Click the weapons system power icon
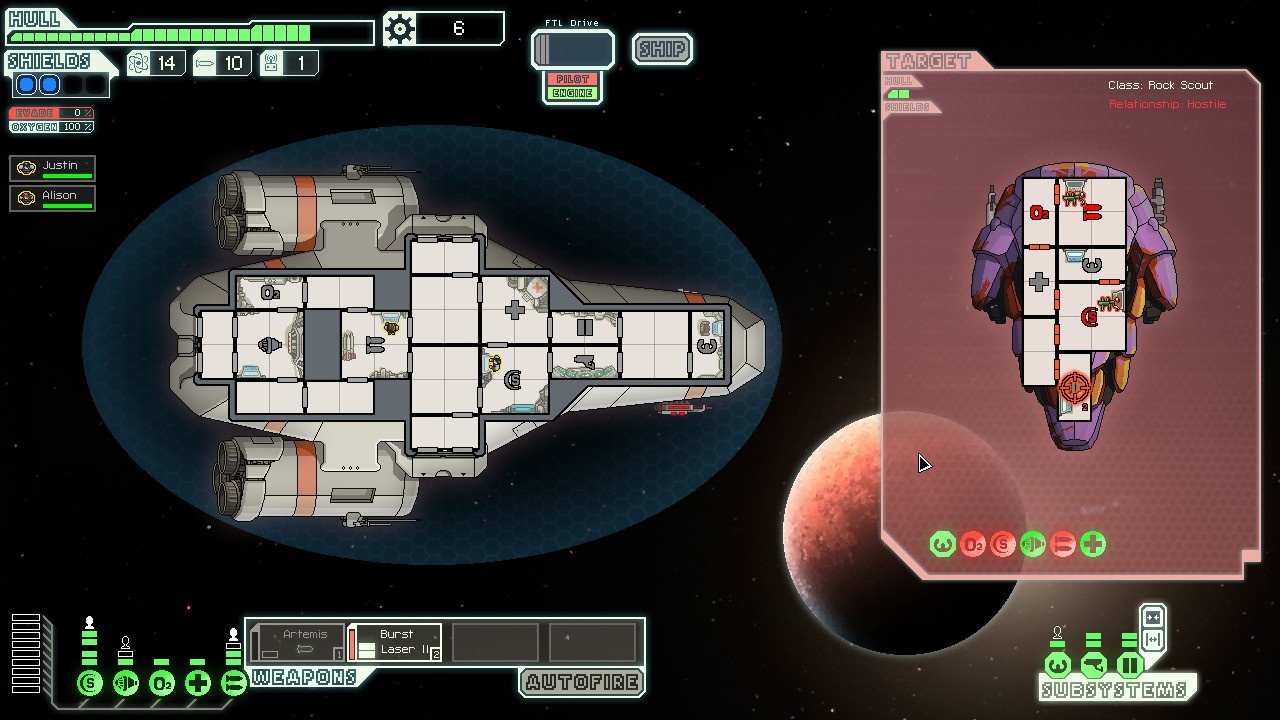This screenshot has width=1280, height=720. 233,684
